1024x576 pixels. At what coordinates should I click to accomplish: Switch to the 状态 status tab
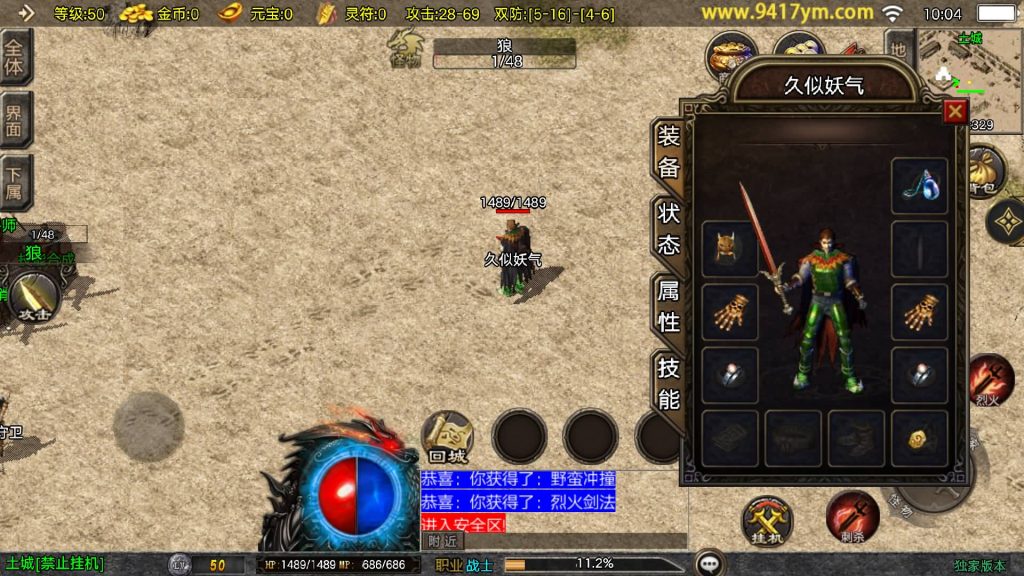pyautogui.click(x=669, y=229)
